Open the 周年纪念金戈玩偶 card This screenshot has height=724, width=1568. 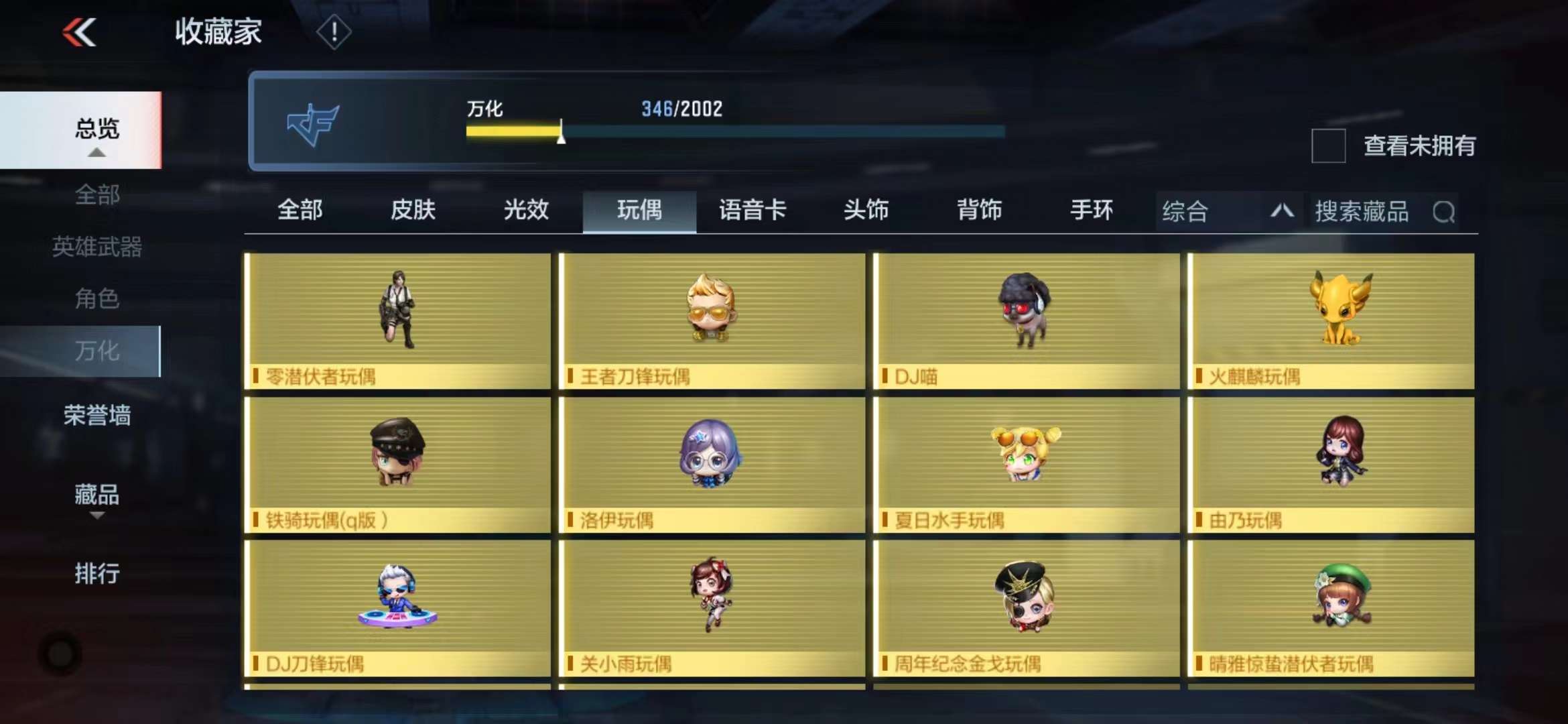coord(1026,608)
